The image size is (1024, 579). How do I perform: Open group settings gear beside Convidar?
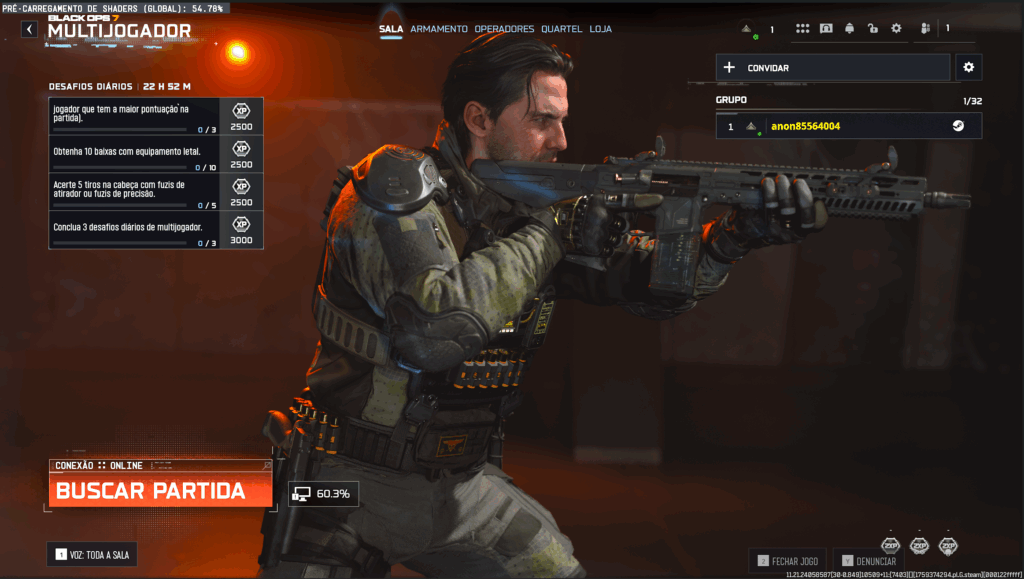pos(967,68)
